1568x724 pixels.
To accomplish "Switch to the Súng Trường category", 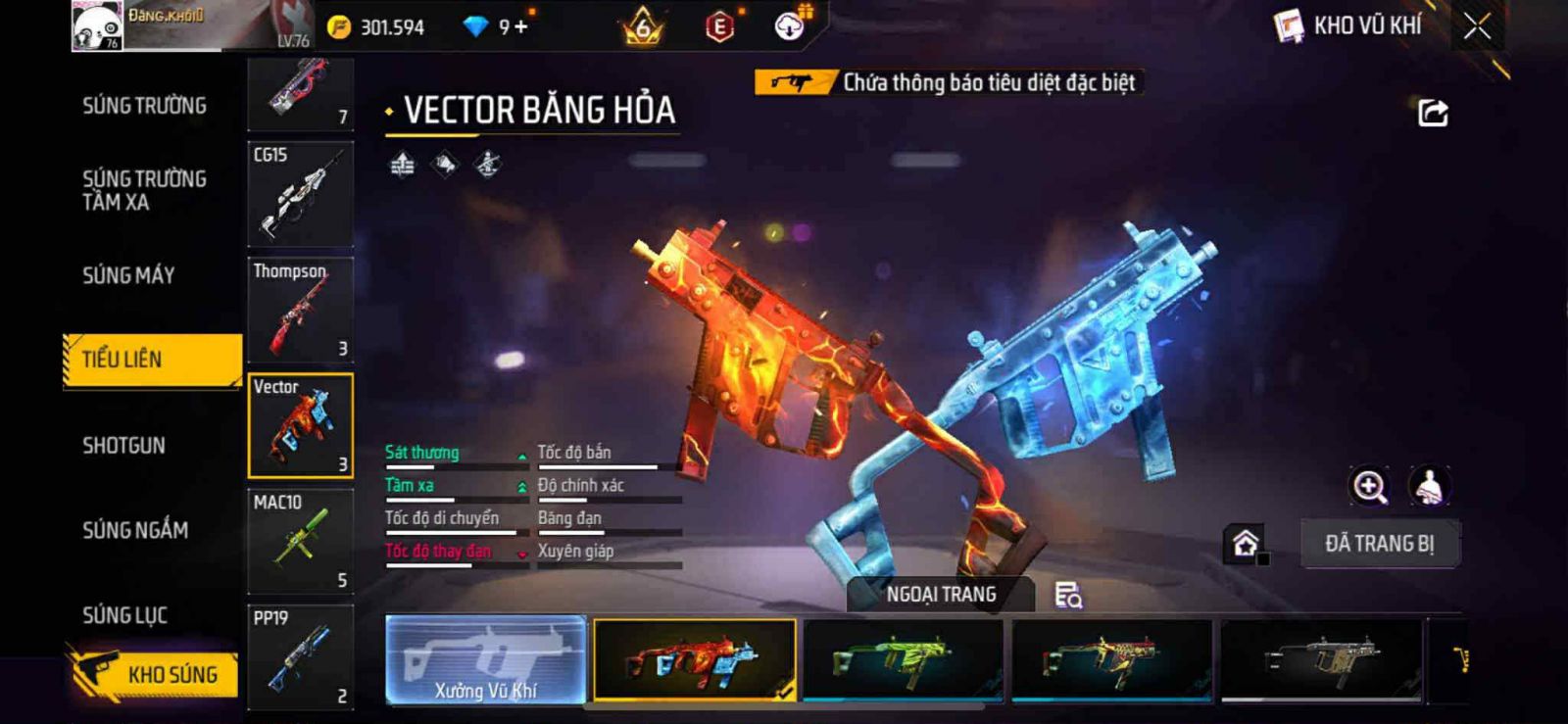I will tap(144, 106).
